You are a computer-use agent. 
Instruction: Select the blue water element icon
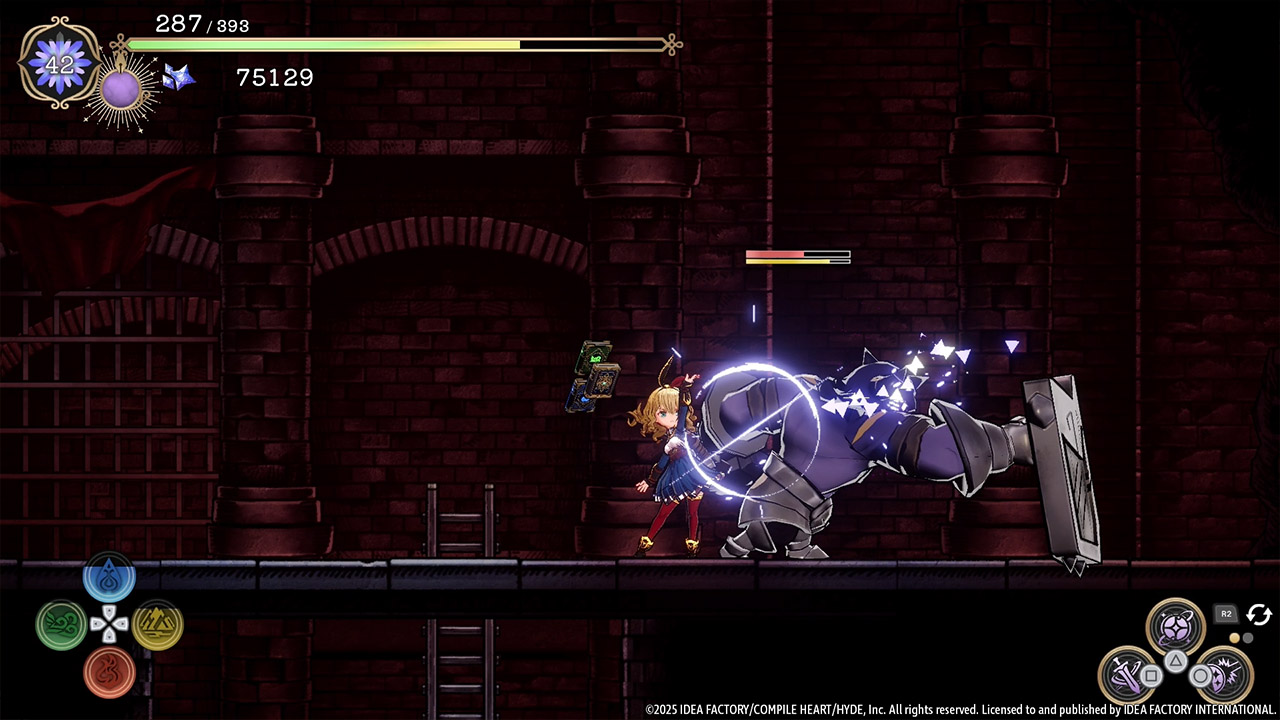pos(109,579)
